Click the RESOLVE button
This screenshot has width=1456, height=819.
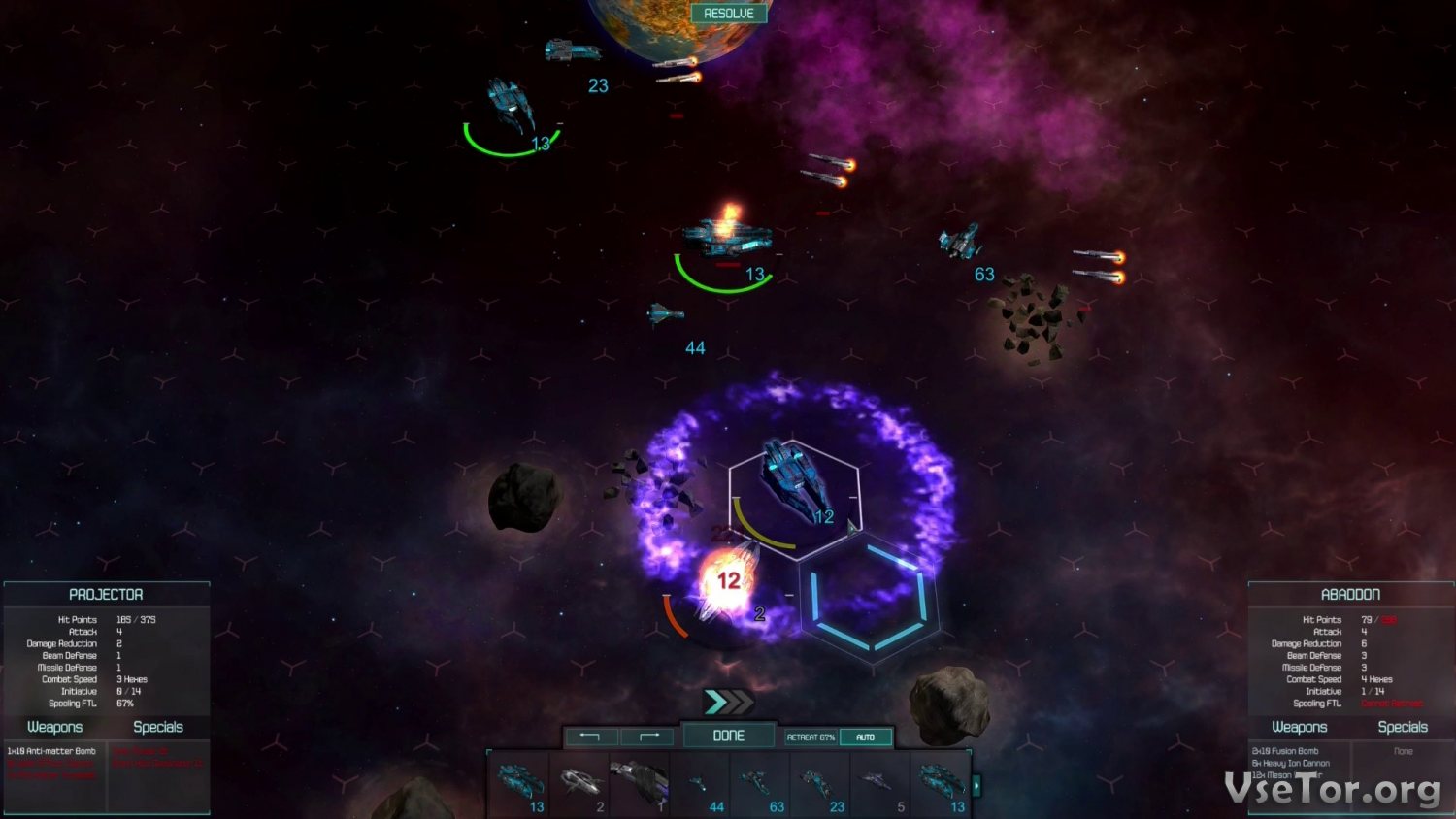click(729, 14)
